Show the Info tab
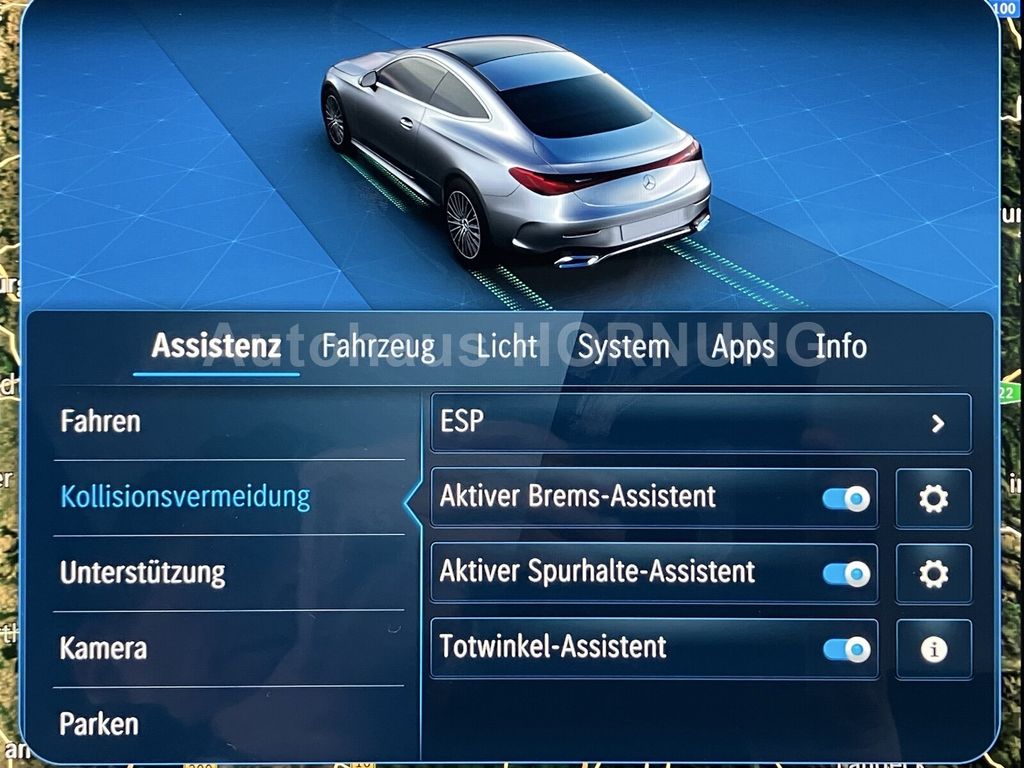 (841, 347)
